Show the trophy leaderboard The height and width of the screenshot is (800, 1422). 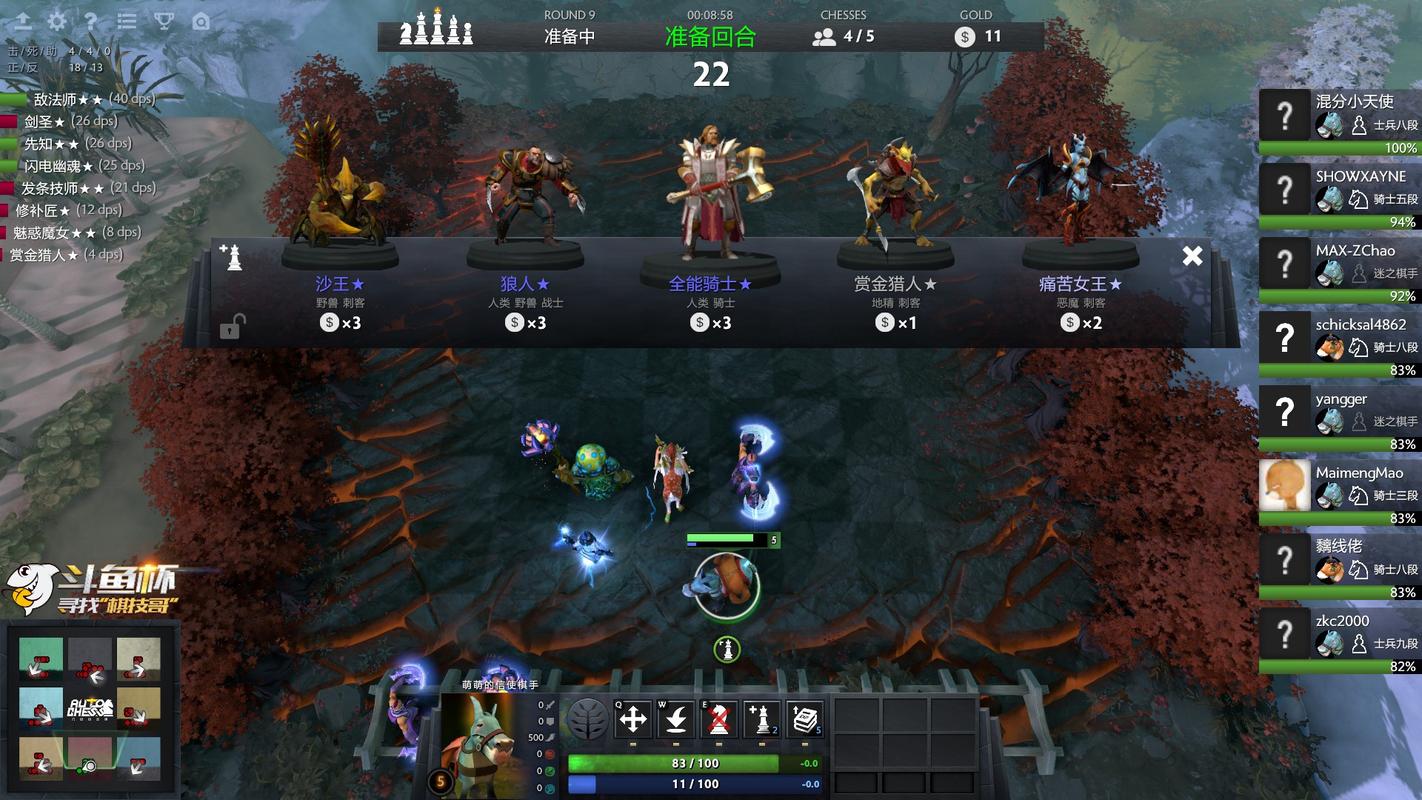click(163, 21)
